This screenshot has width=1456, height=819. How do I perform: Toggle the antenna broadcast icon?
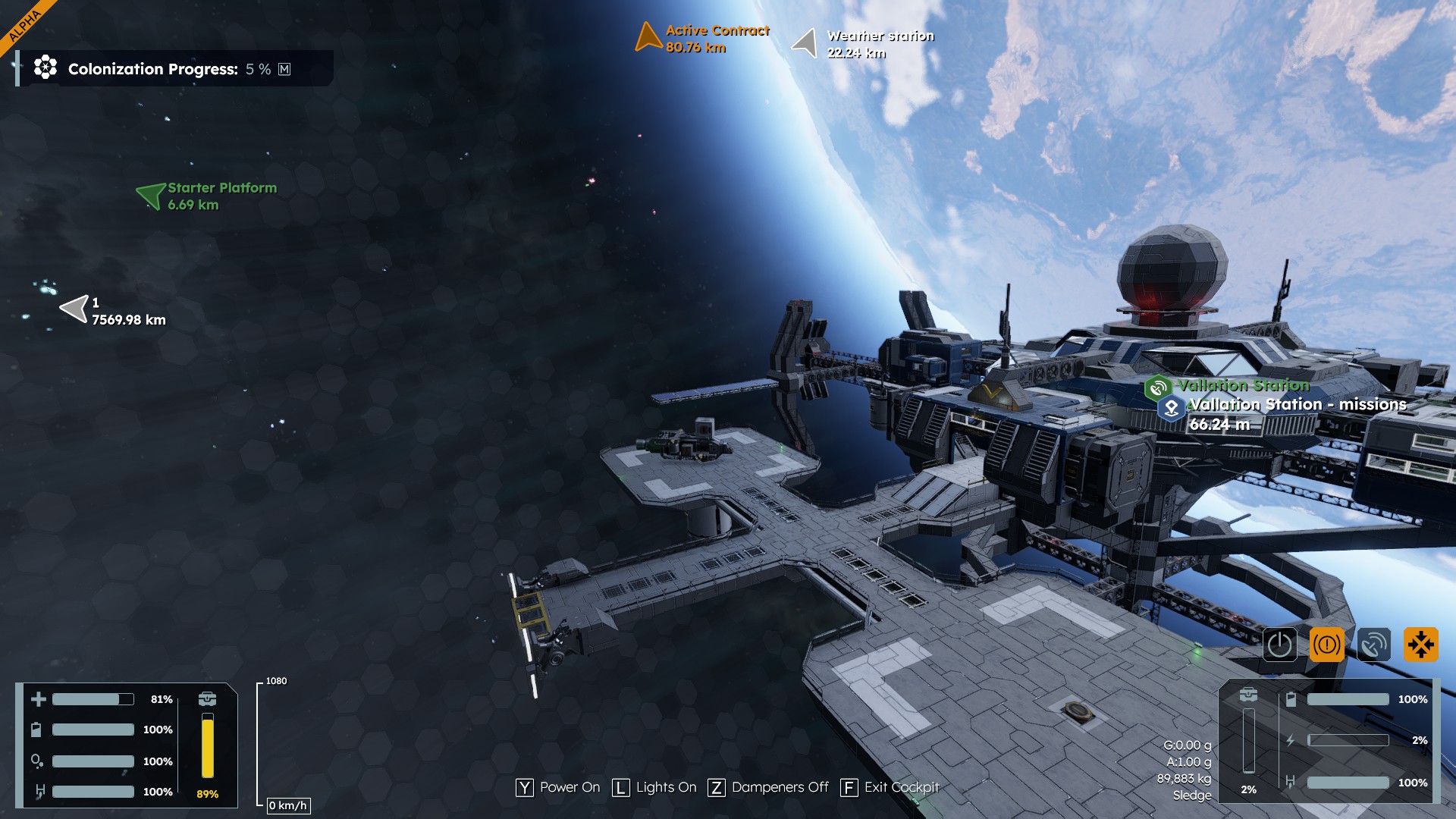pos(1373,645)
